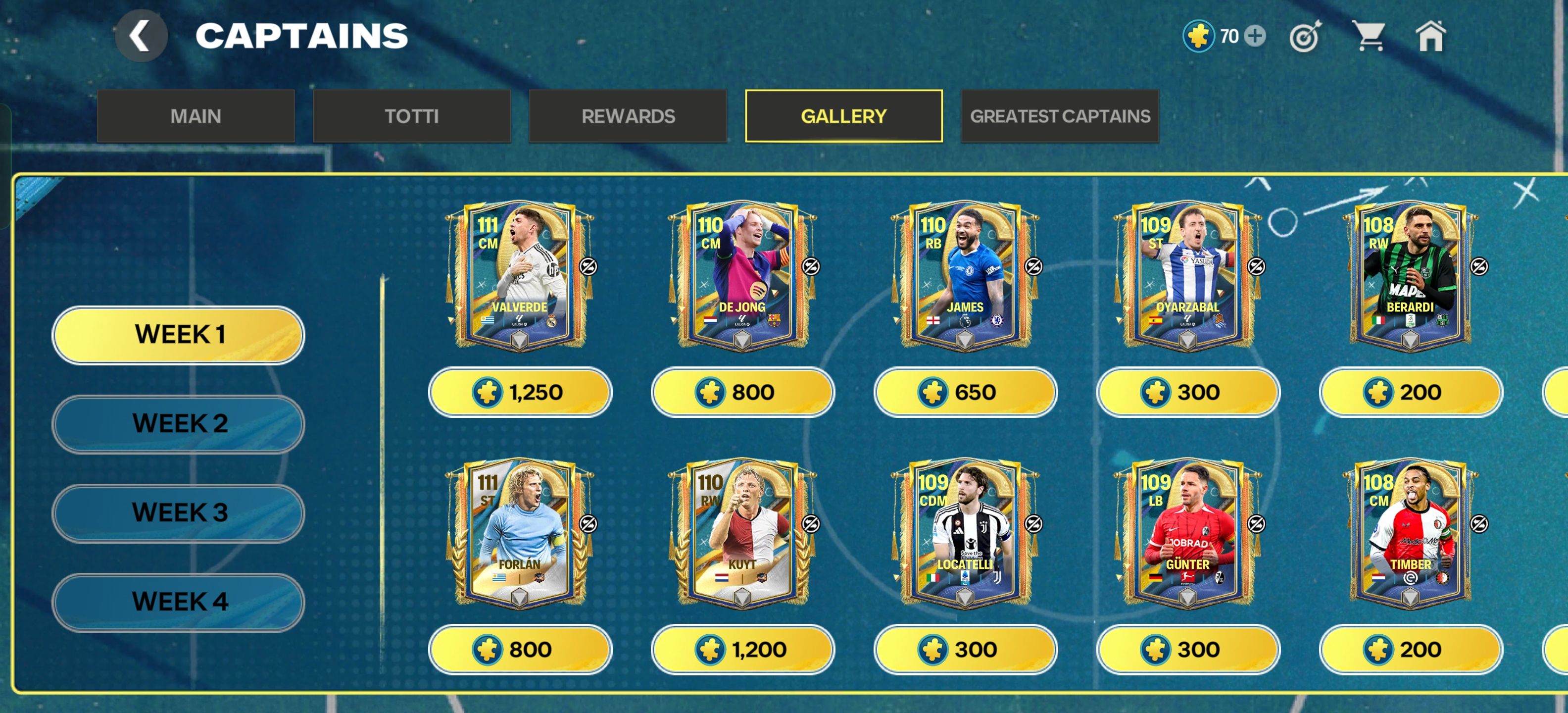
Task: Select the Oyarzabal 109 ST card
Action: tap(1187, 275)
